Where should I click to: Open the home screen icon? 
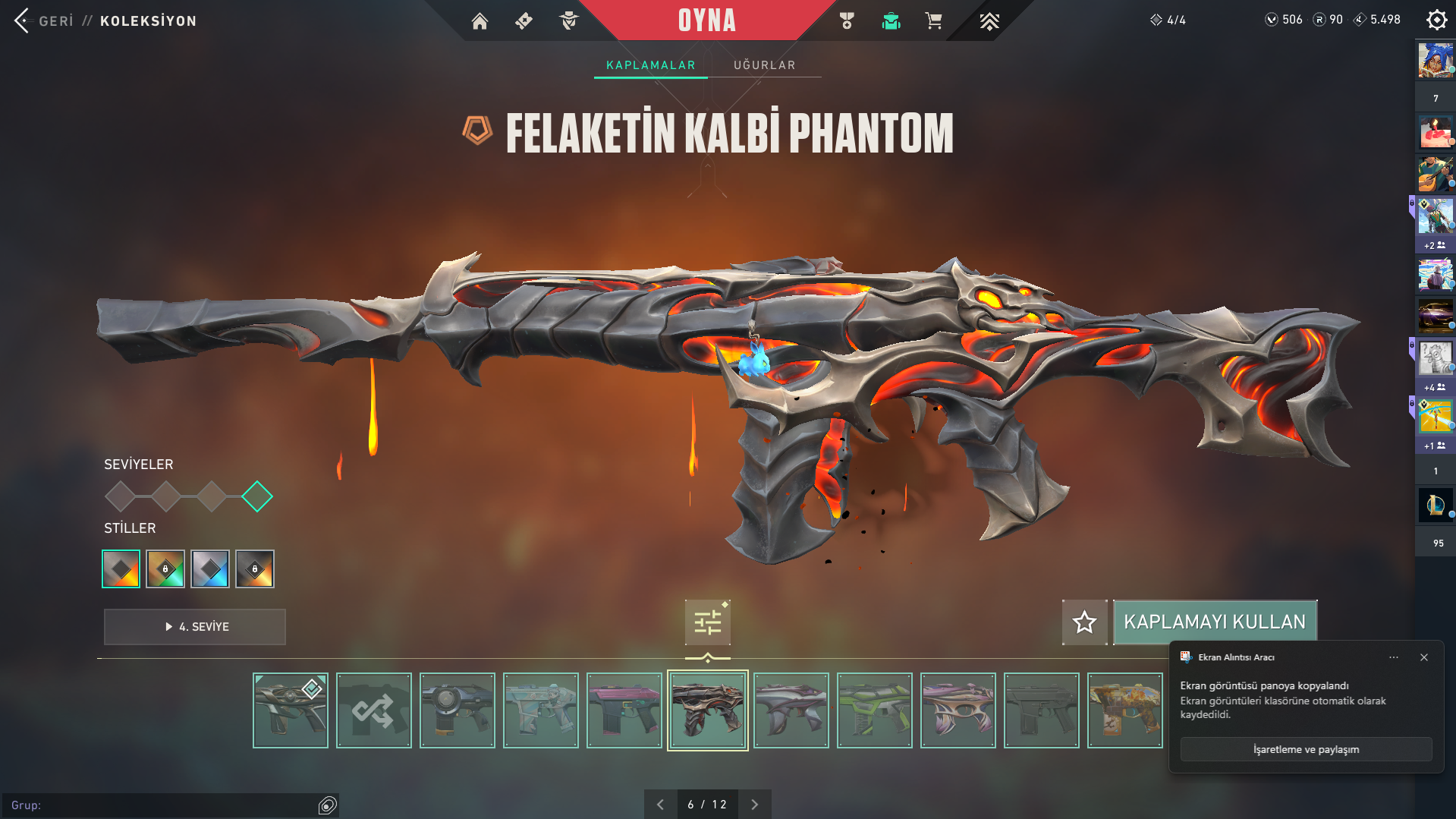tap(480, 21)
